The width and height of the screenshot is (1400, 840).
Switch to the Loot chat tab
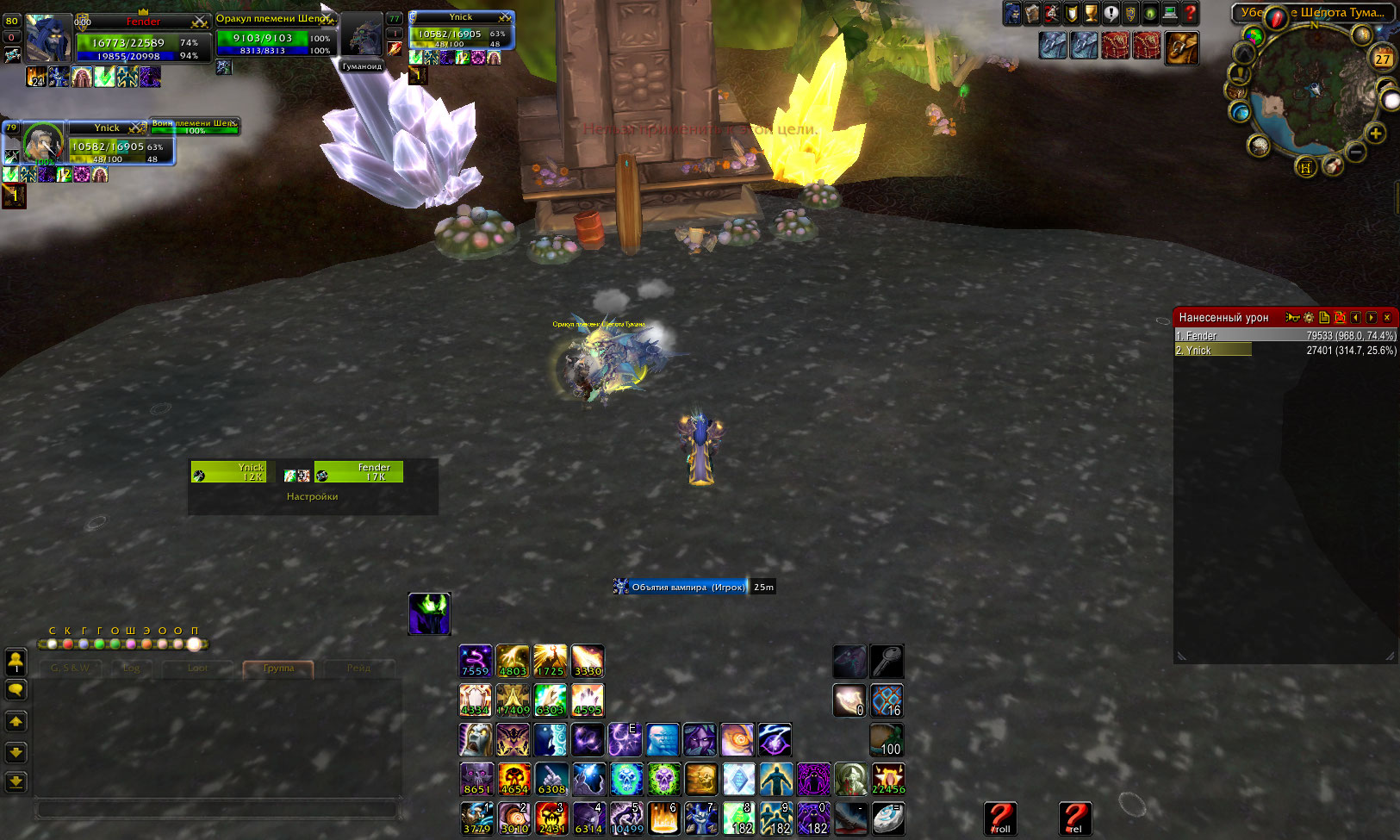point(197,669)
